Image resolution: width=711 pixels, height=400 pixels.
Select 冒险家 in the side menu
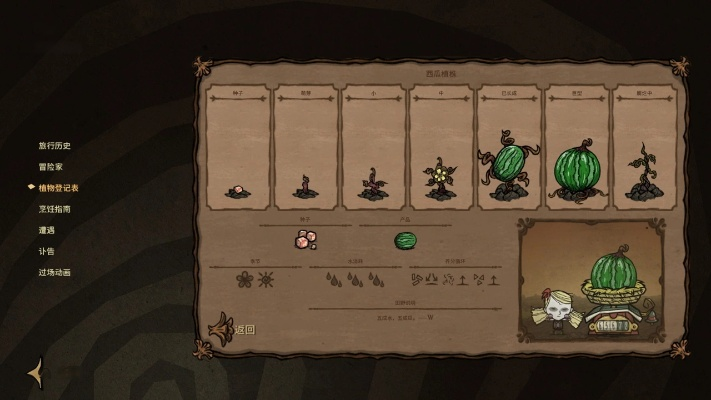click(x=51, y=166)
